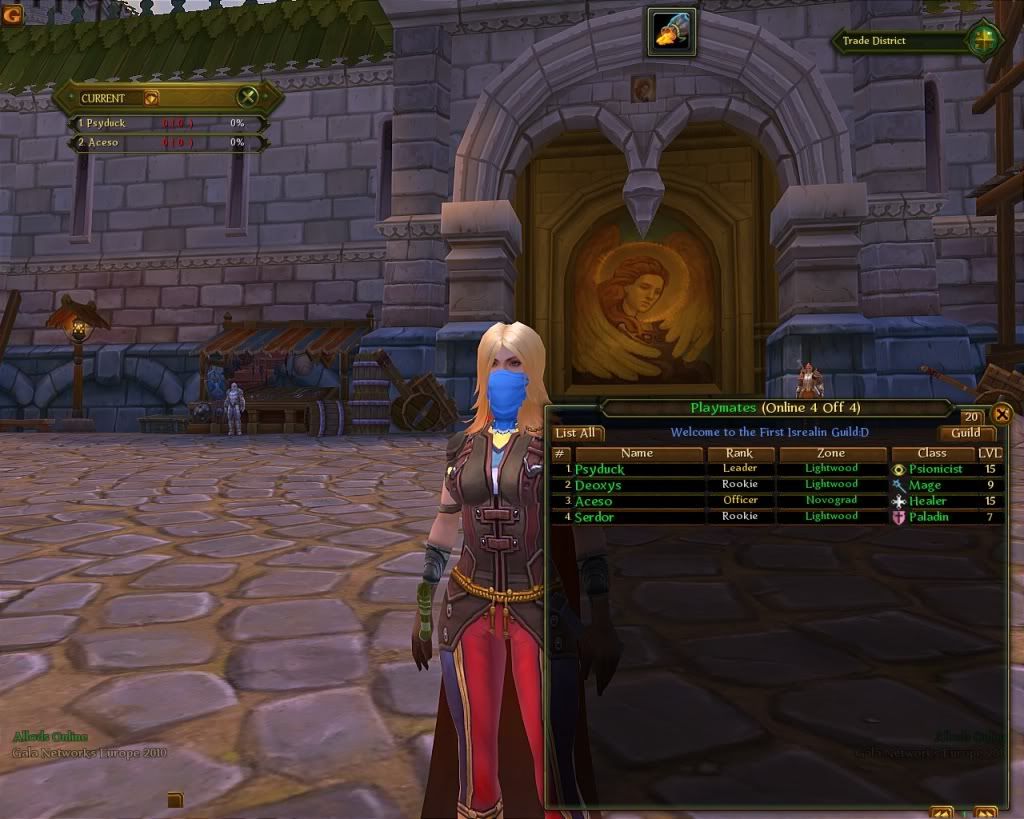
Task: Click the right arrow at the window's bottom
Action: coord(986,812)
